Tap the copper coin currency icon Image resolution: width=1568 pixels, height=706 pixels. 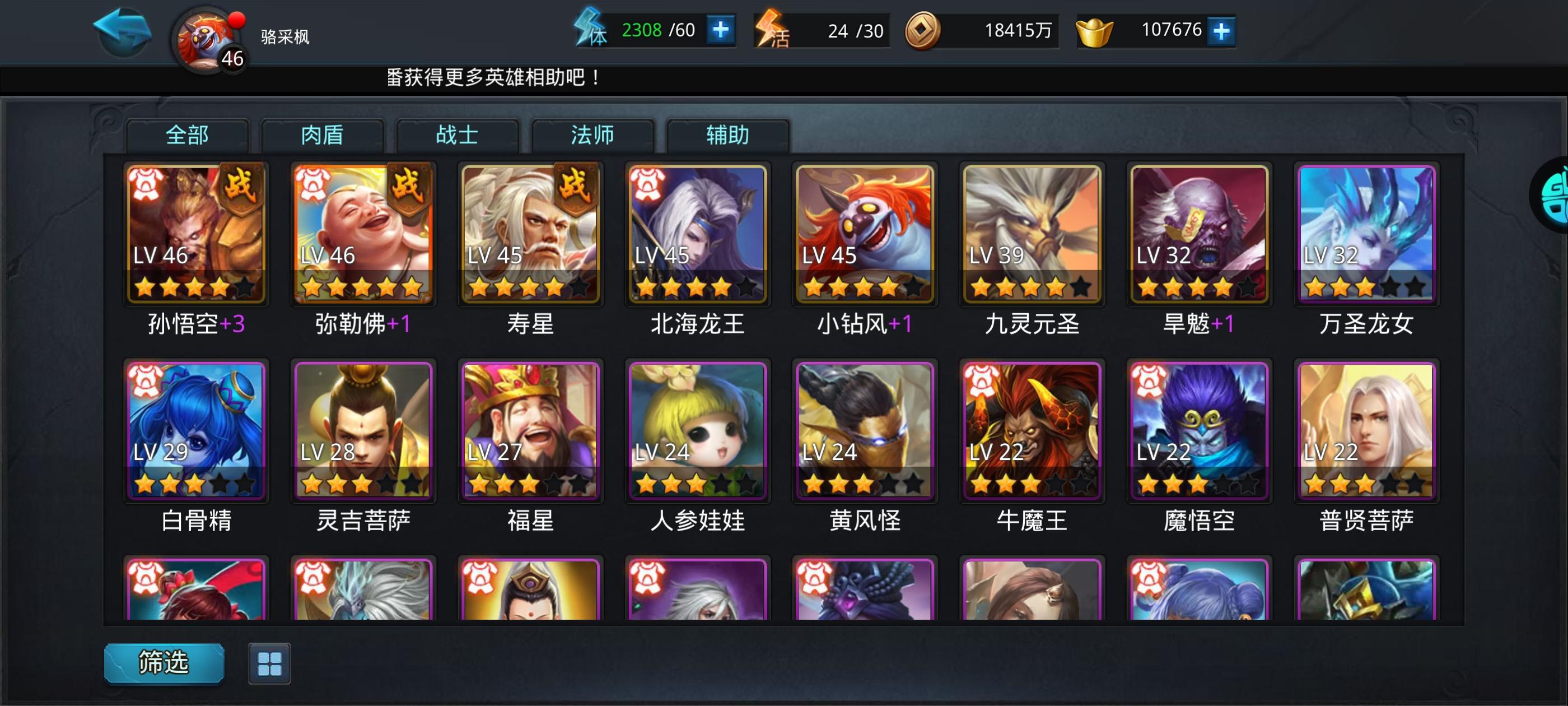click(924, 28)
